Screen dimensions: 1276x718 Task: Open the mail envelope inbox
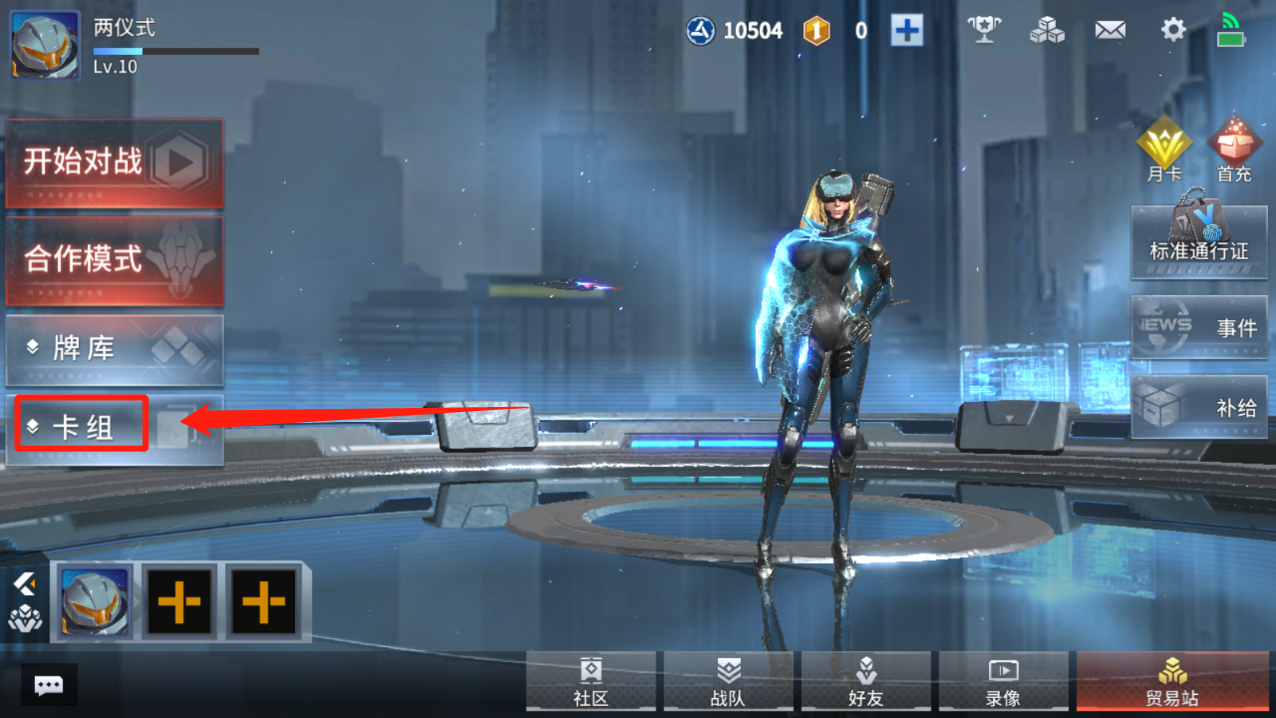pyautogui.click(x=1110, y=31)
